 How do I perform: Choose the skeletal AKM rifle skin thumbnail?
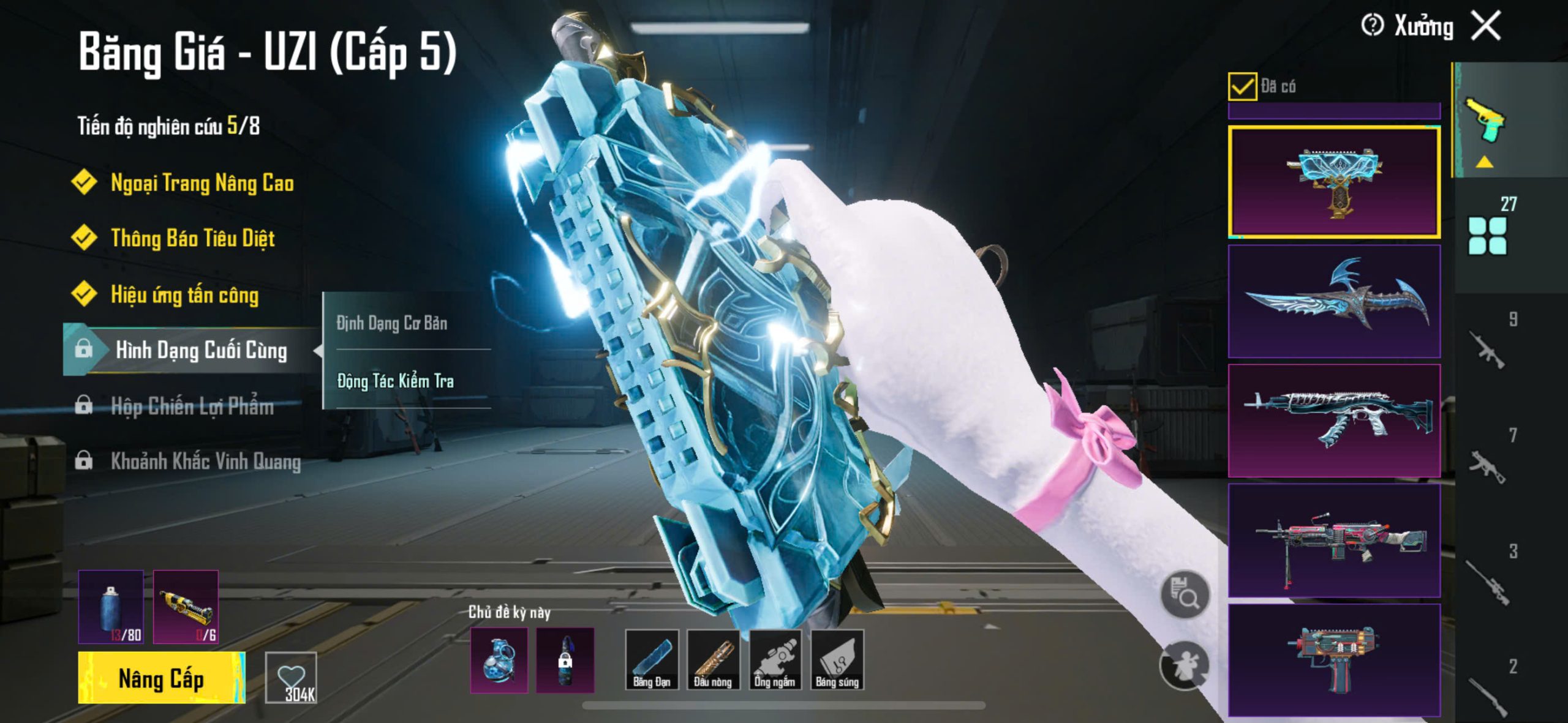[x=1334, y=421]
